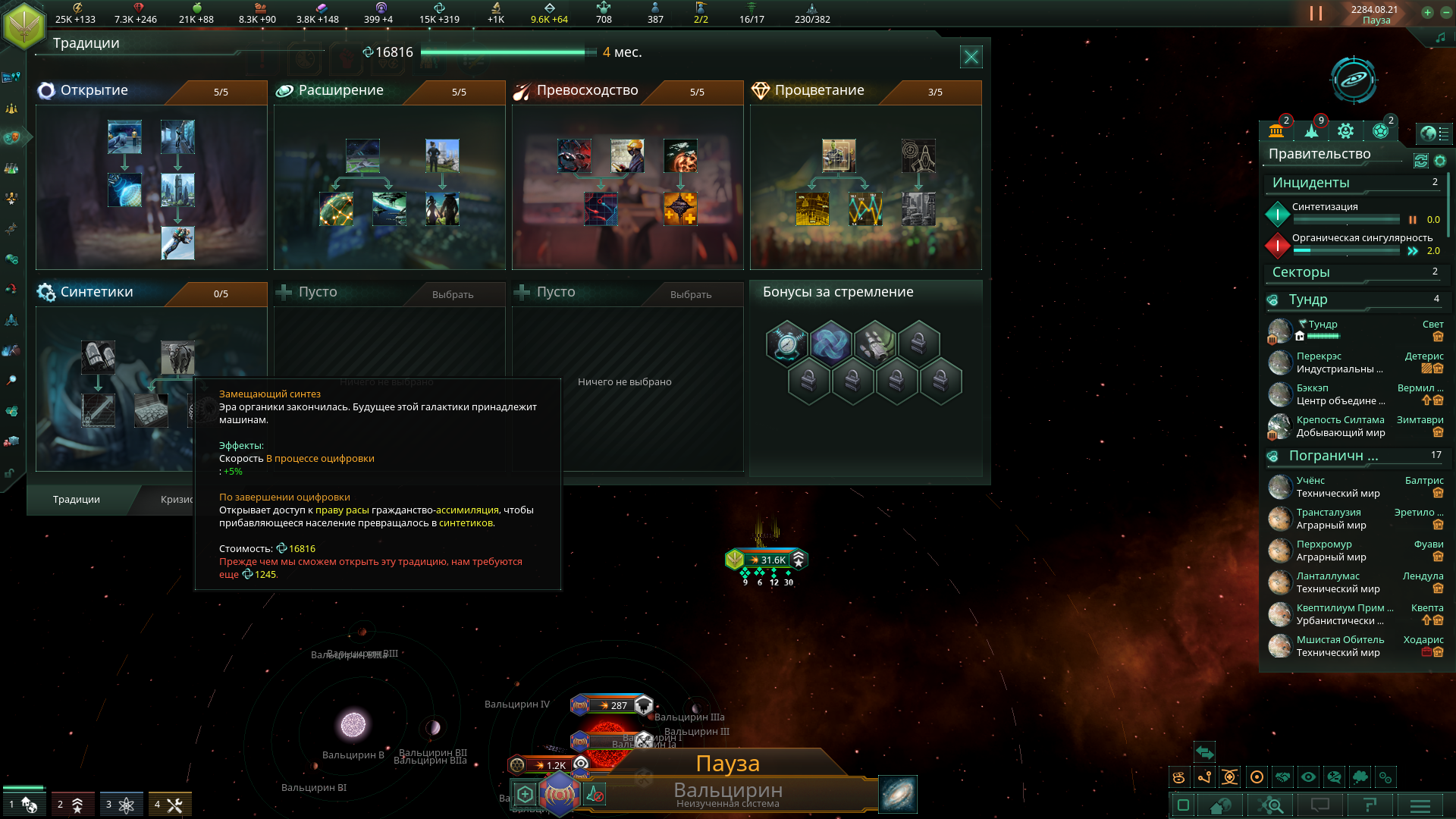Increase game speed with the plus button
This screenshot has width=1456, height=819.
point(1427,12)
